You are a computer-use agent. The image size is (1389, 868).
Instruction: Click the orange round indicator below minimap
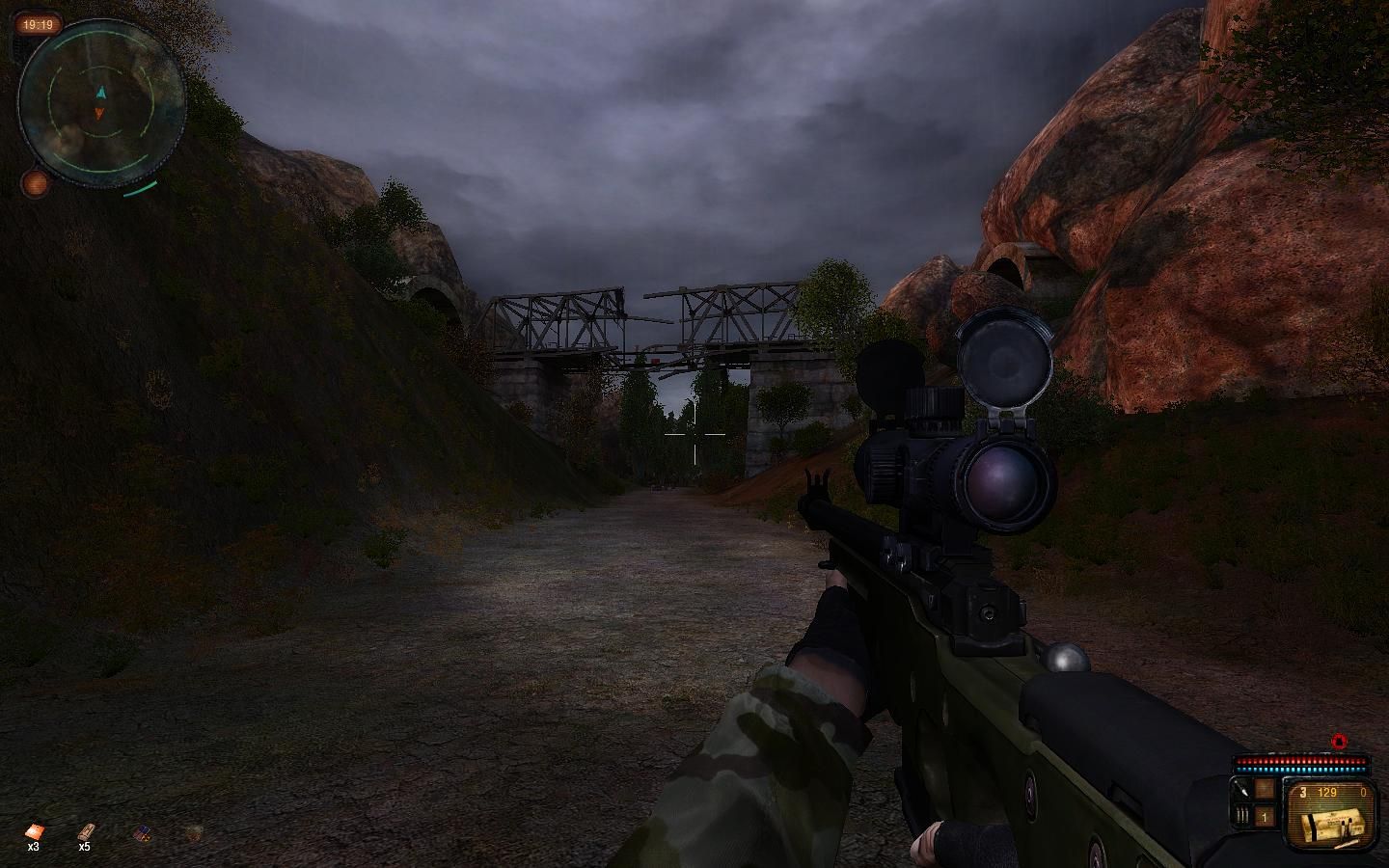36,182
